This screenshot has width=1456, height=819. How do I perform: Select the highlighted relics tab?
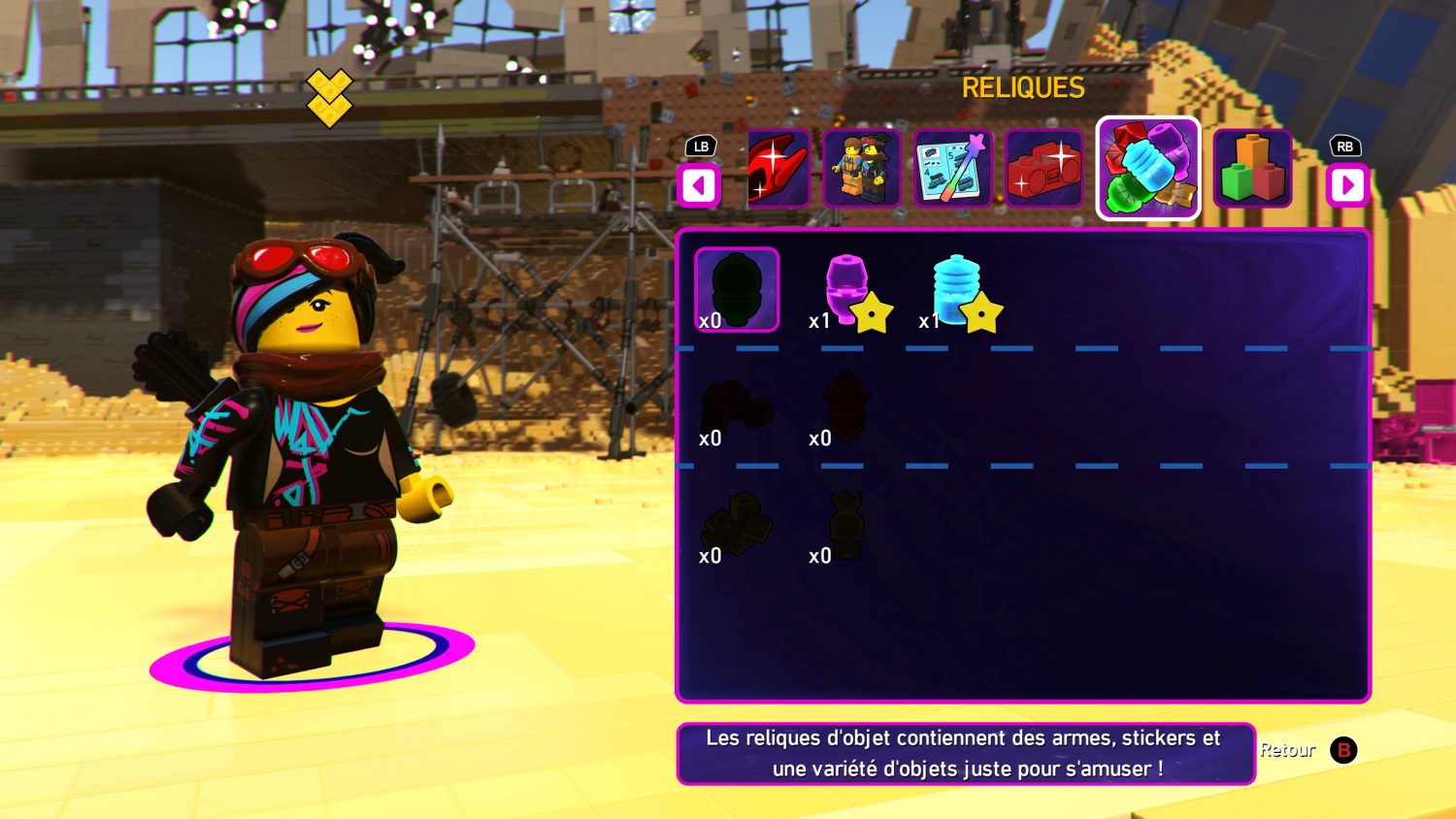click(x=1148, y=169)
